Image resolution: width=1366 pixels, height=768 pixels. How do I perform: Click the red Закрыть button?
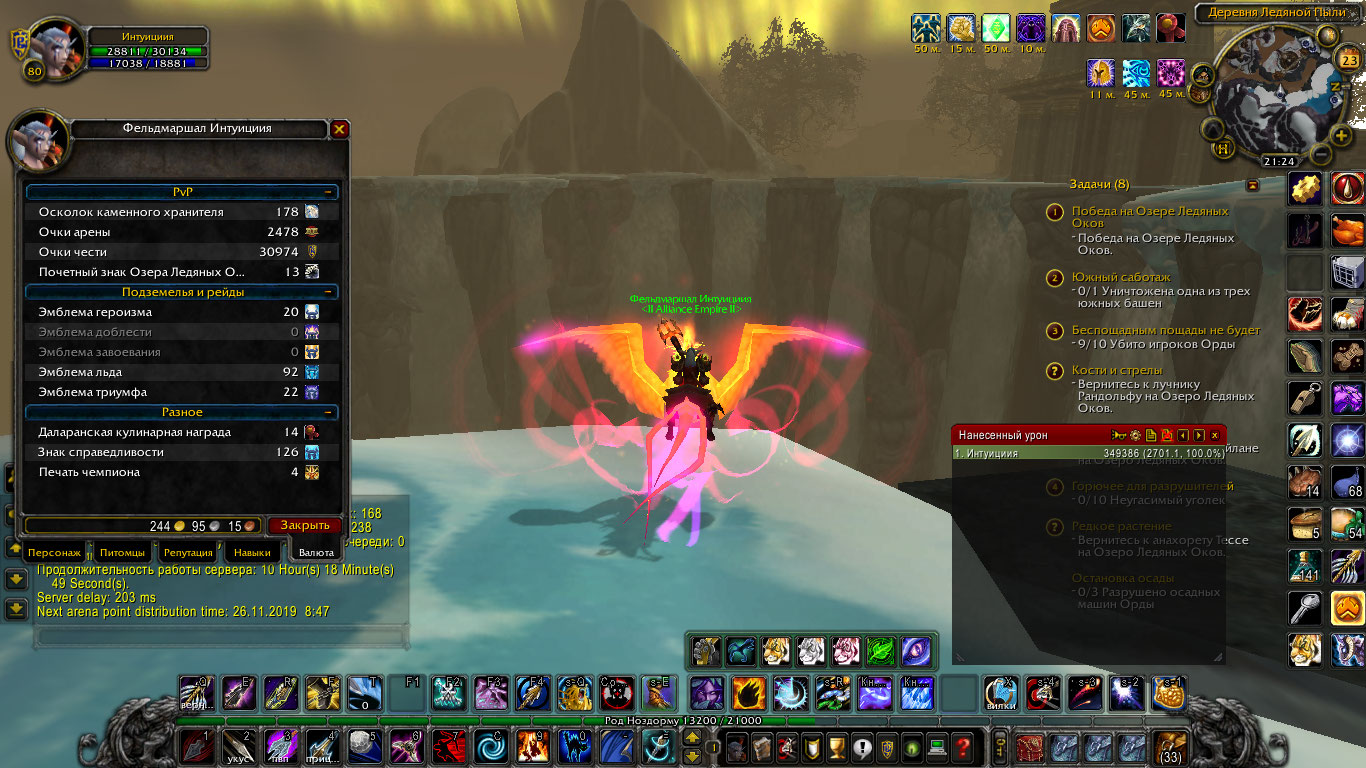pyautogui.click(x=304, y=525)
